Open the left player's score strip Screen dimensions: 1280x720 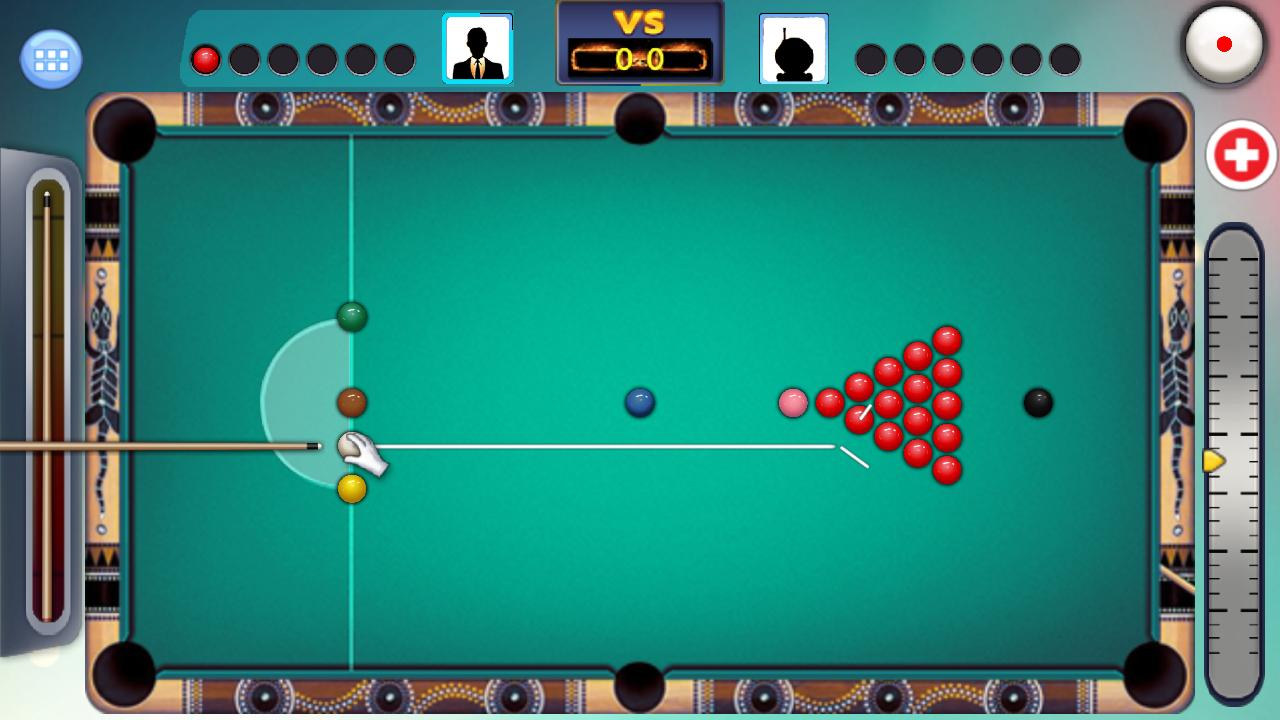[300, 57]
